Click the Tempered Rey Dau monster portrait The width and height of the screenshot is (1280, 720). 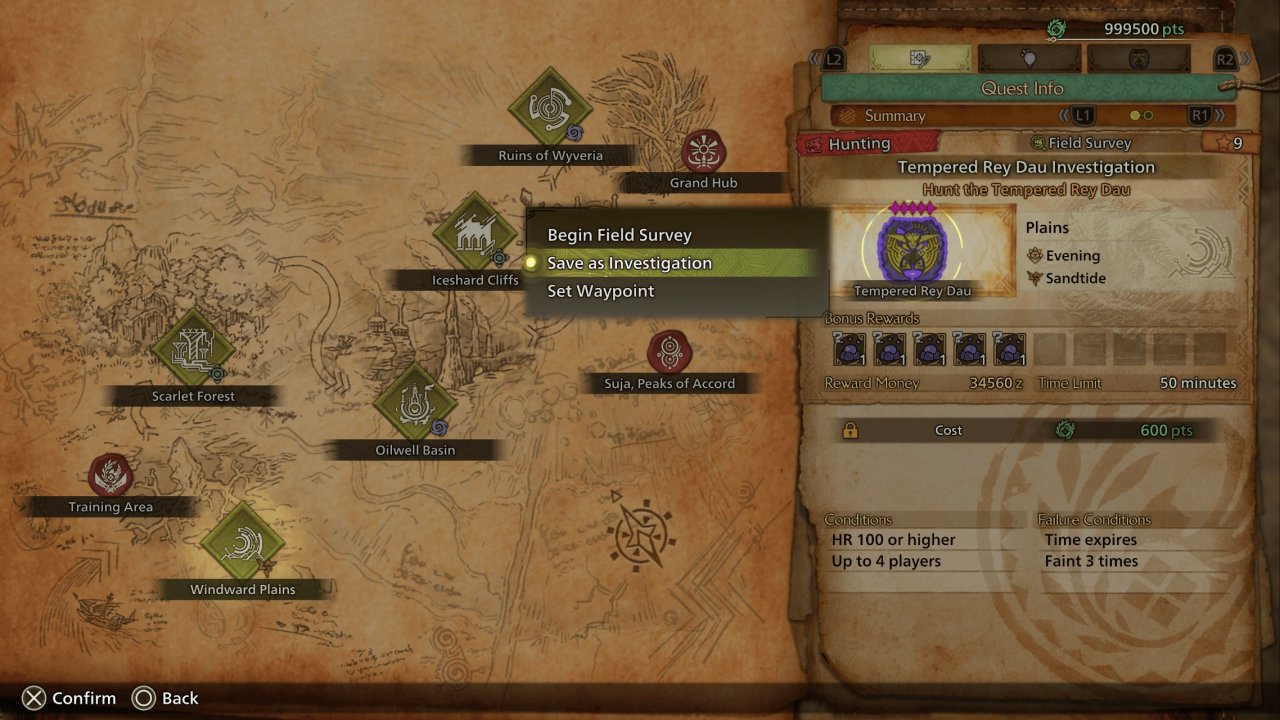point(912,250)
